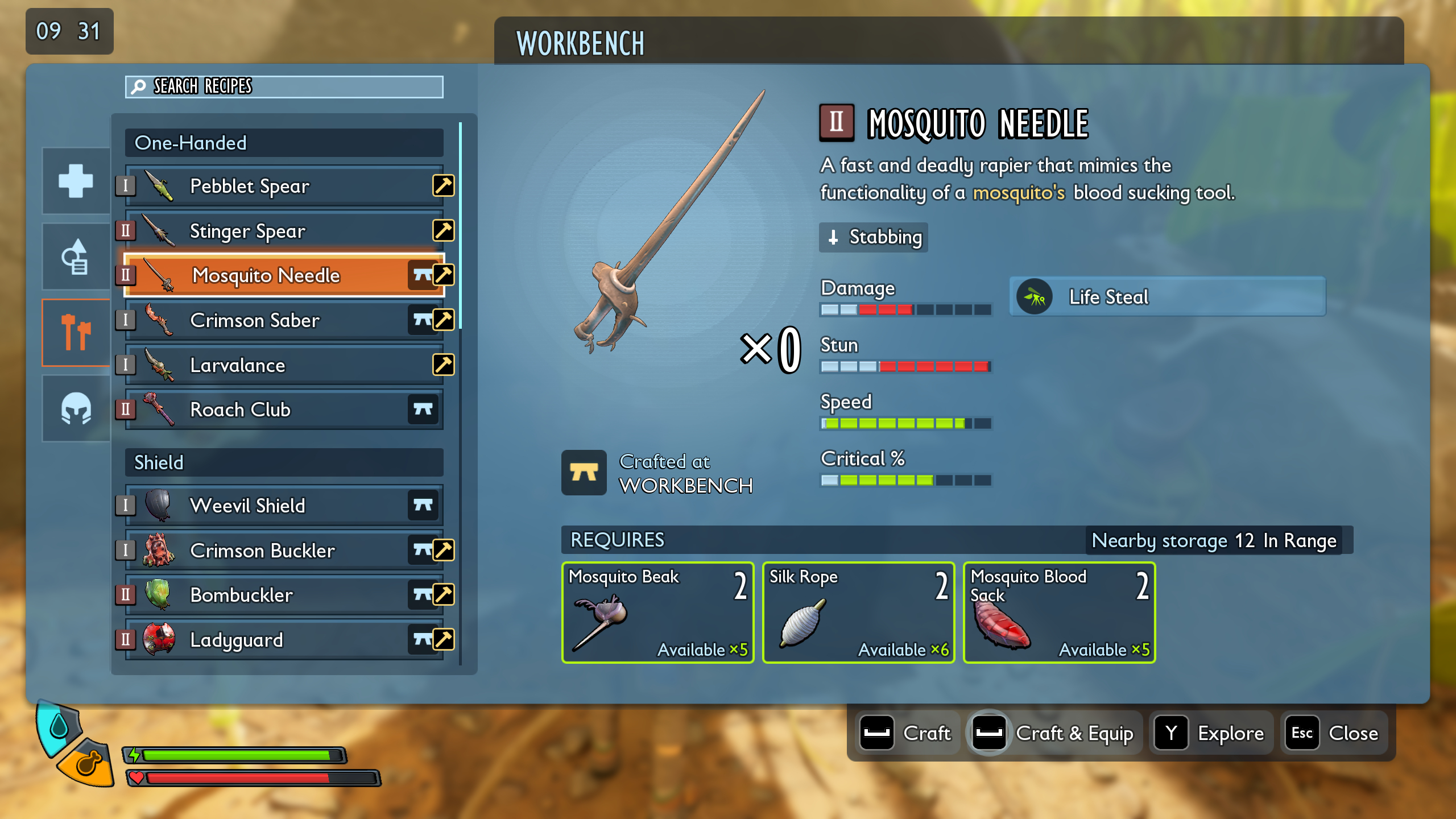Click the workbench icon on Mosquito Needle row
This screenshot has height=819, width=1456.
(423, 276)
